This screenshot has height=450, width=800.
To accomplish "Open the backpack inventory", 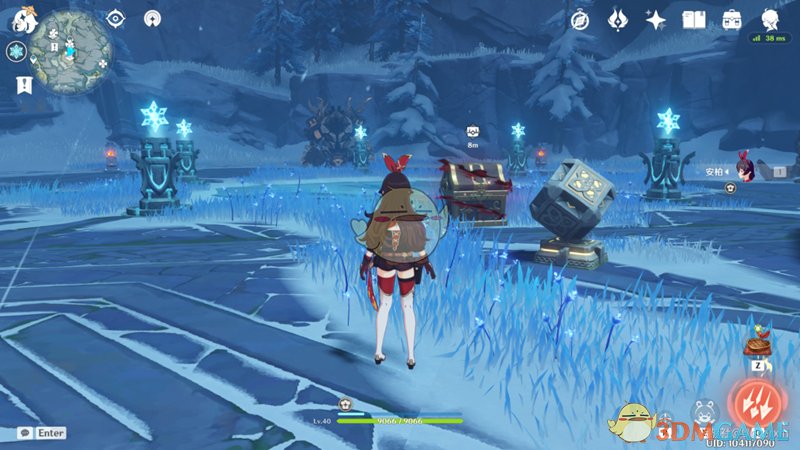I will [x=732, y=20].
